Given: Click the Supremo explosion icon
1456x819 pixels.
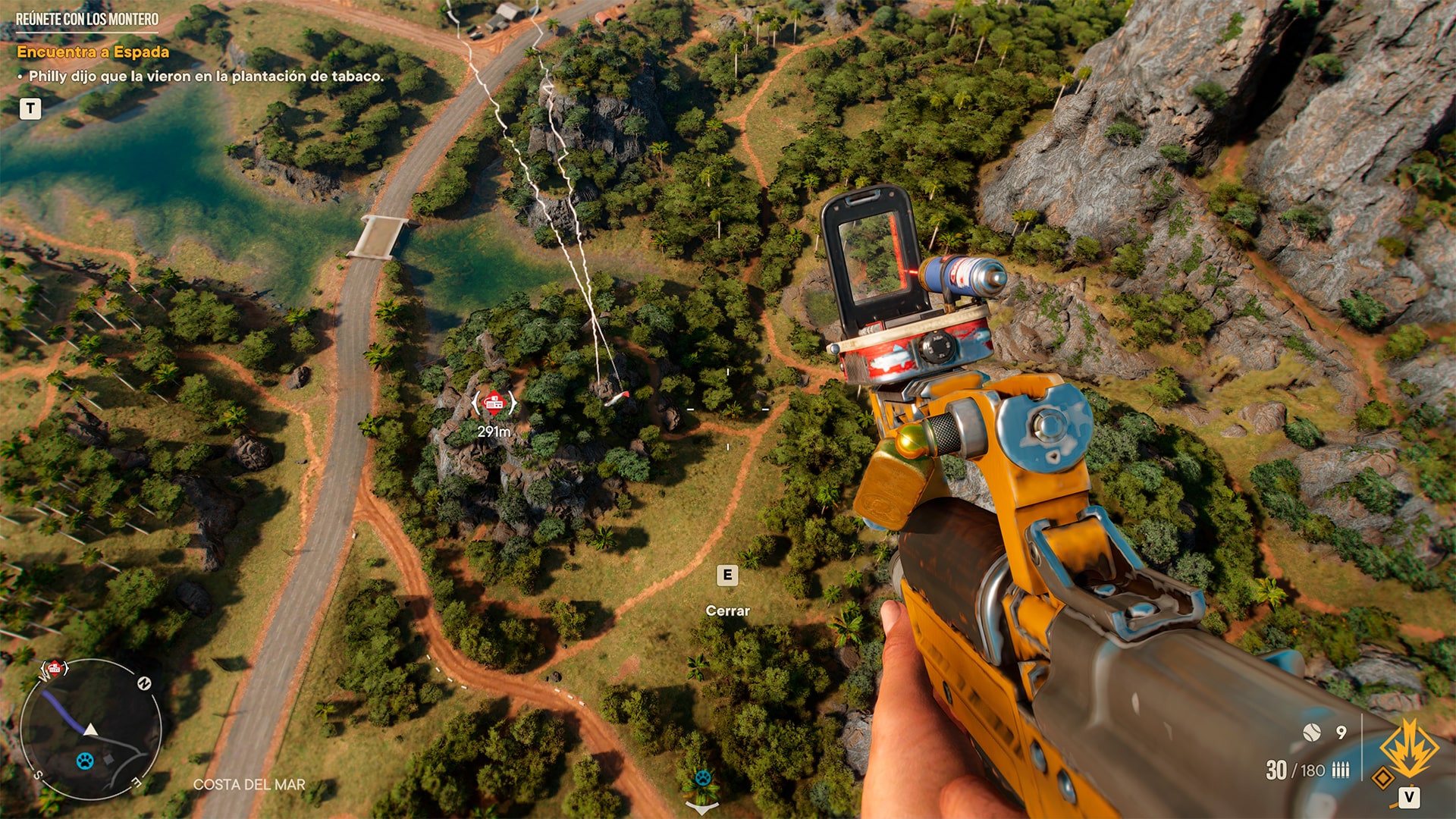Looking at the screenshot, I should [1410, 749].
